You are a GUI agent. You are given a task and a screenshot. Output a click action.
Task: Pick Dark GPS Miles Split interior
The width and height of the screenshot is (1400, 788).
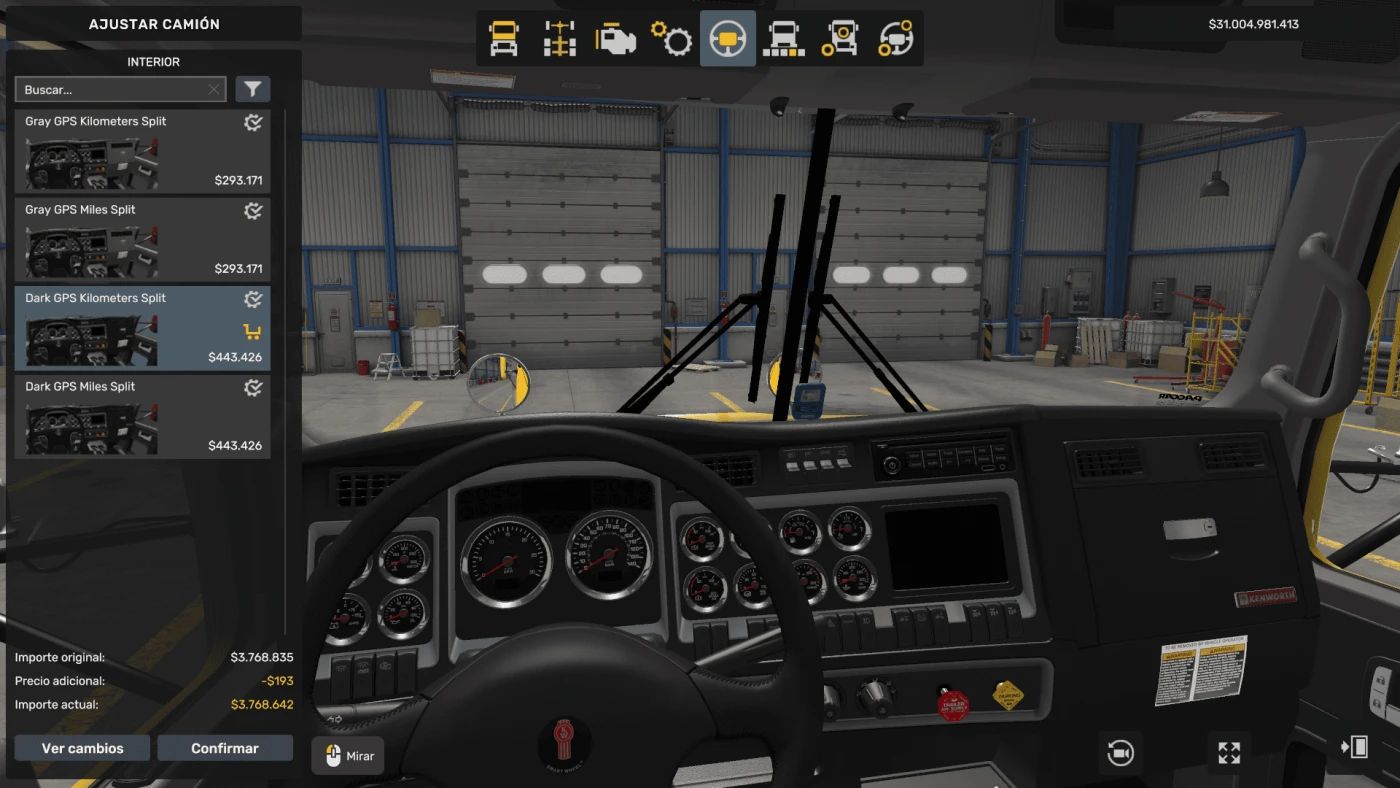[141, 416]
